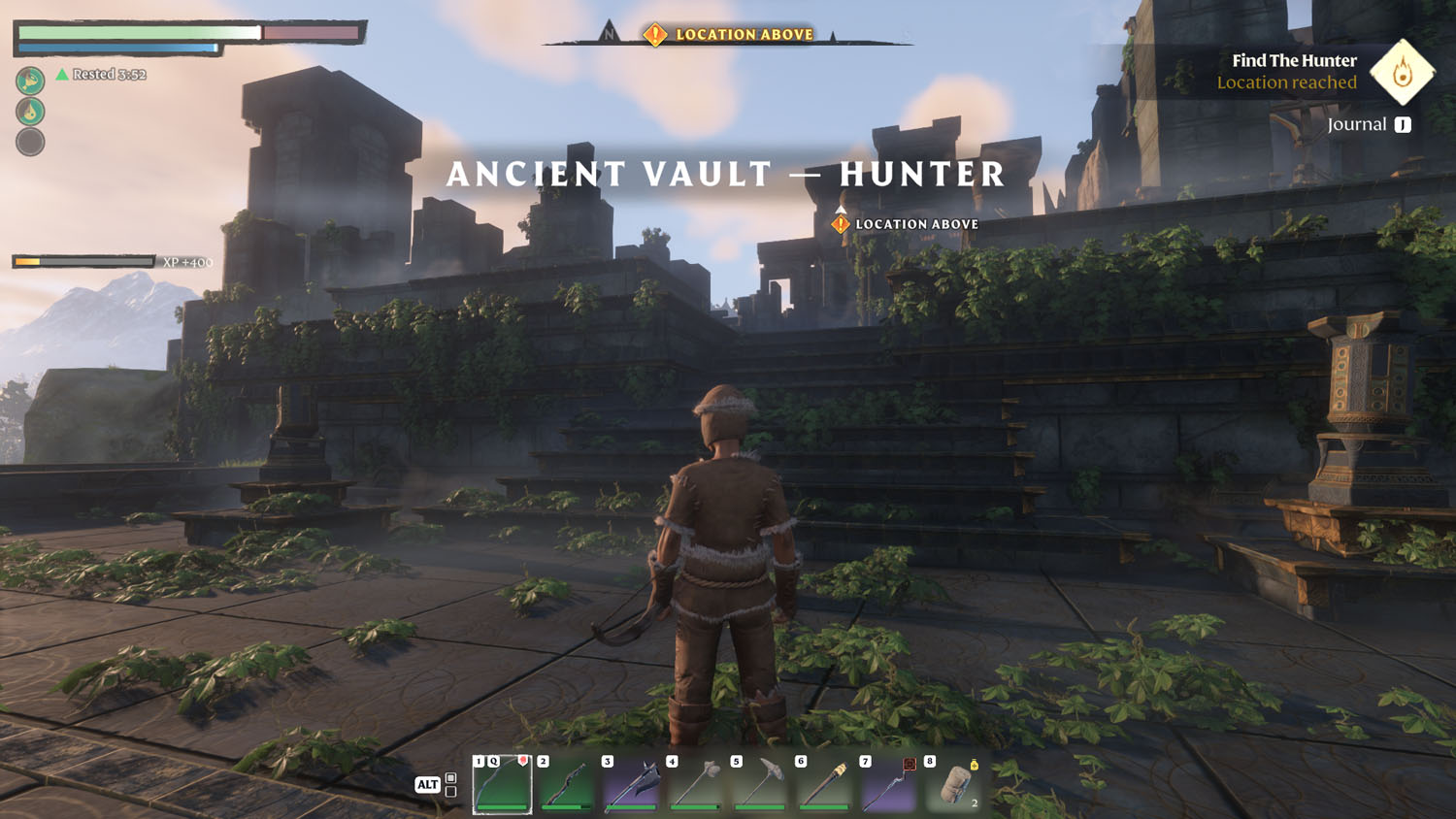Choose the small axe in slot 4
The height and width of the screenshot is (819, 1456).
coord(695,784)
